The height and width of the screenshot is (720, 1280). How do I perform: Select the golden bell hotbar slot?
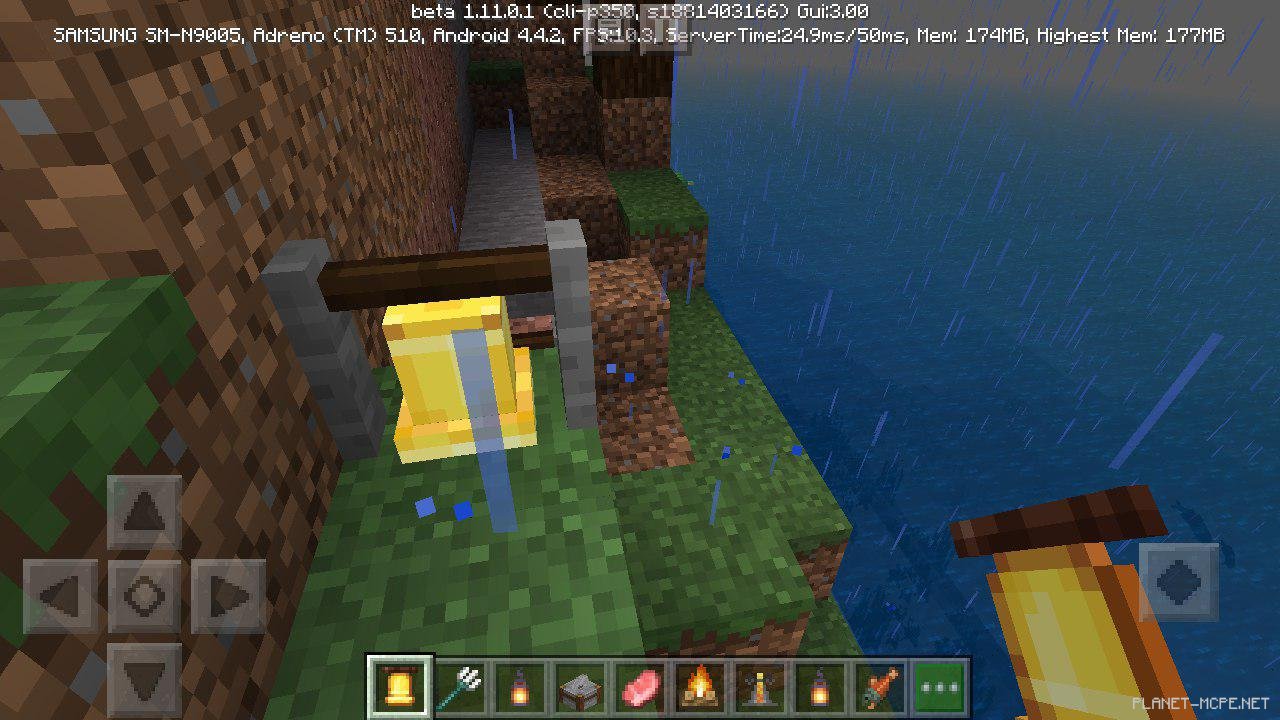pos(400,687)
